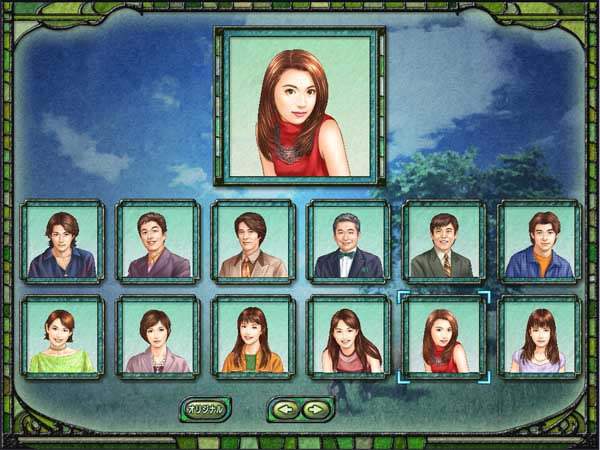The image size is (600, 450).
Task: Pick the long-haired woman in the orange top
Action: coord(253,337)
